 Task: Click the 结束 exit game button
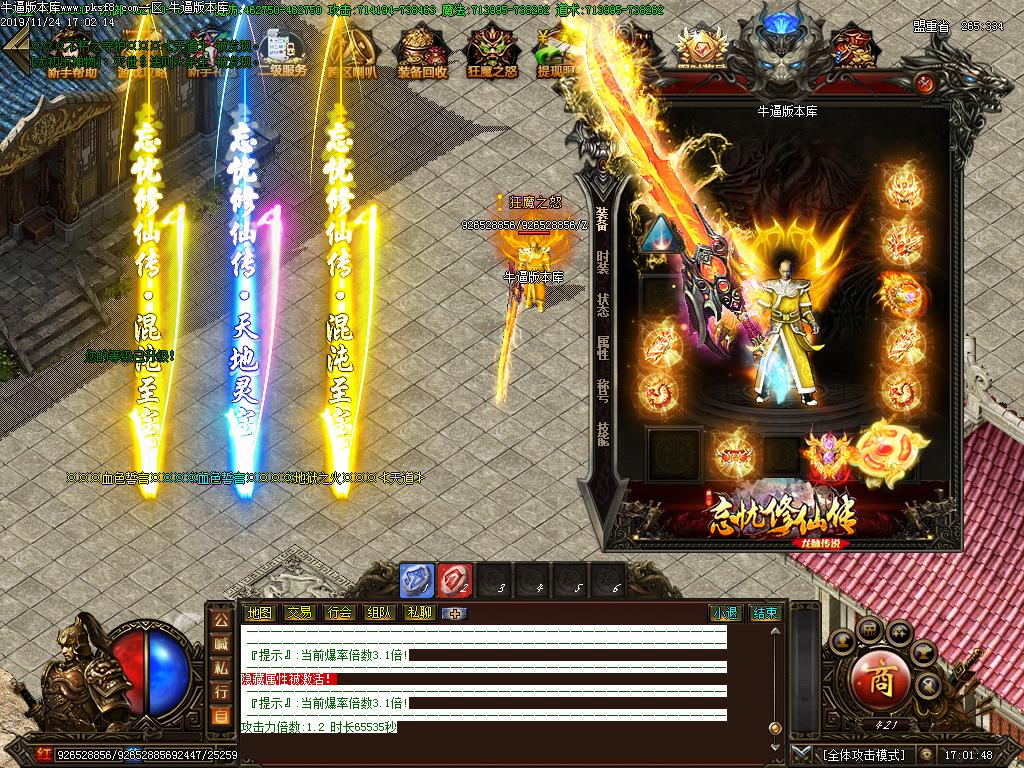point(765,613)
